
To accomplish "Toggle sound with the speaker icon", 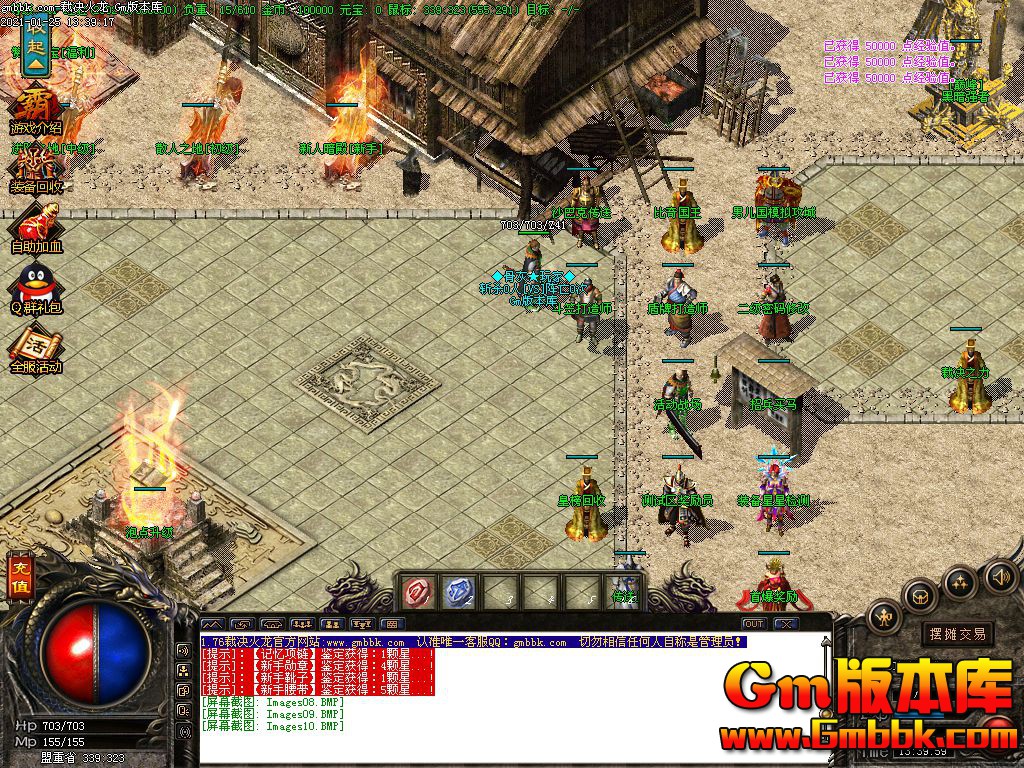I will (1000, 576).
